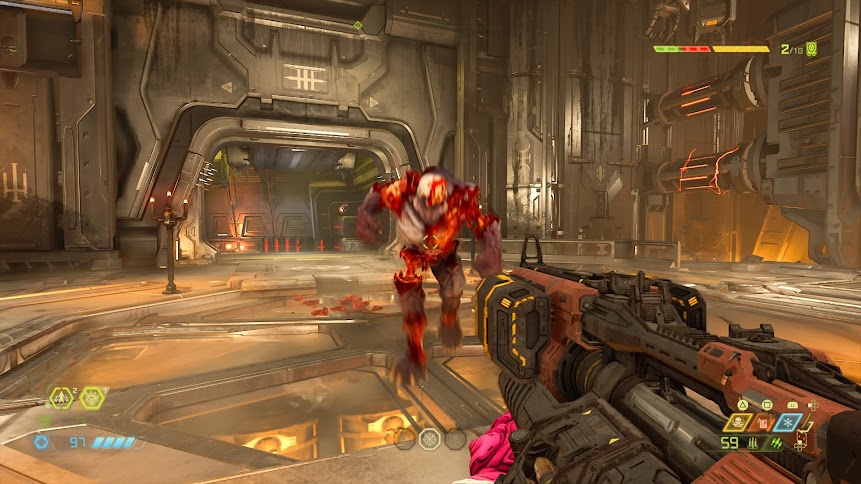The width and height of the screenshot is (861, 484).
Task: Select the yellow skull Blood Punch icon
Action: tap(739, 423)
